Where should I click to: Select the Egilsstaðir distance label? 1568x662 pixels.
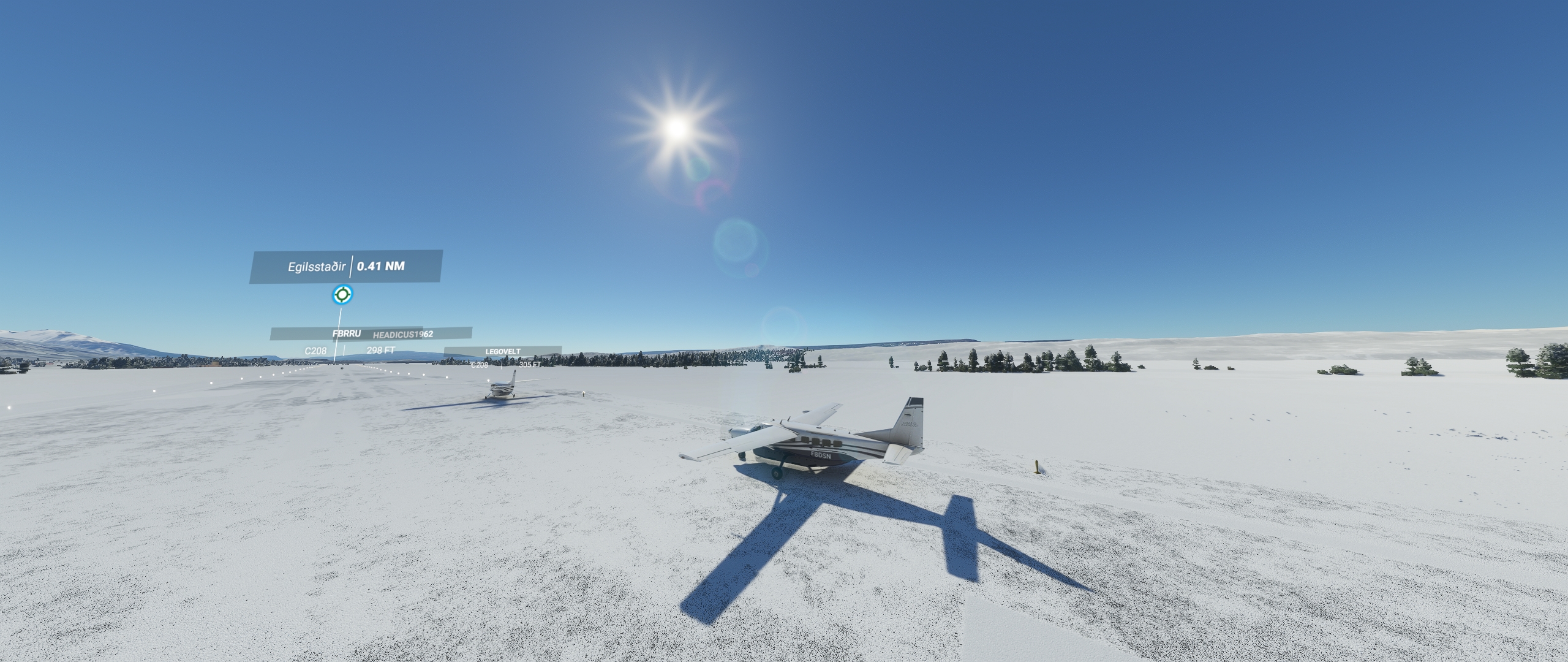pyautogui.click(x=345, y=267)
